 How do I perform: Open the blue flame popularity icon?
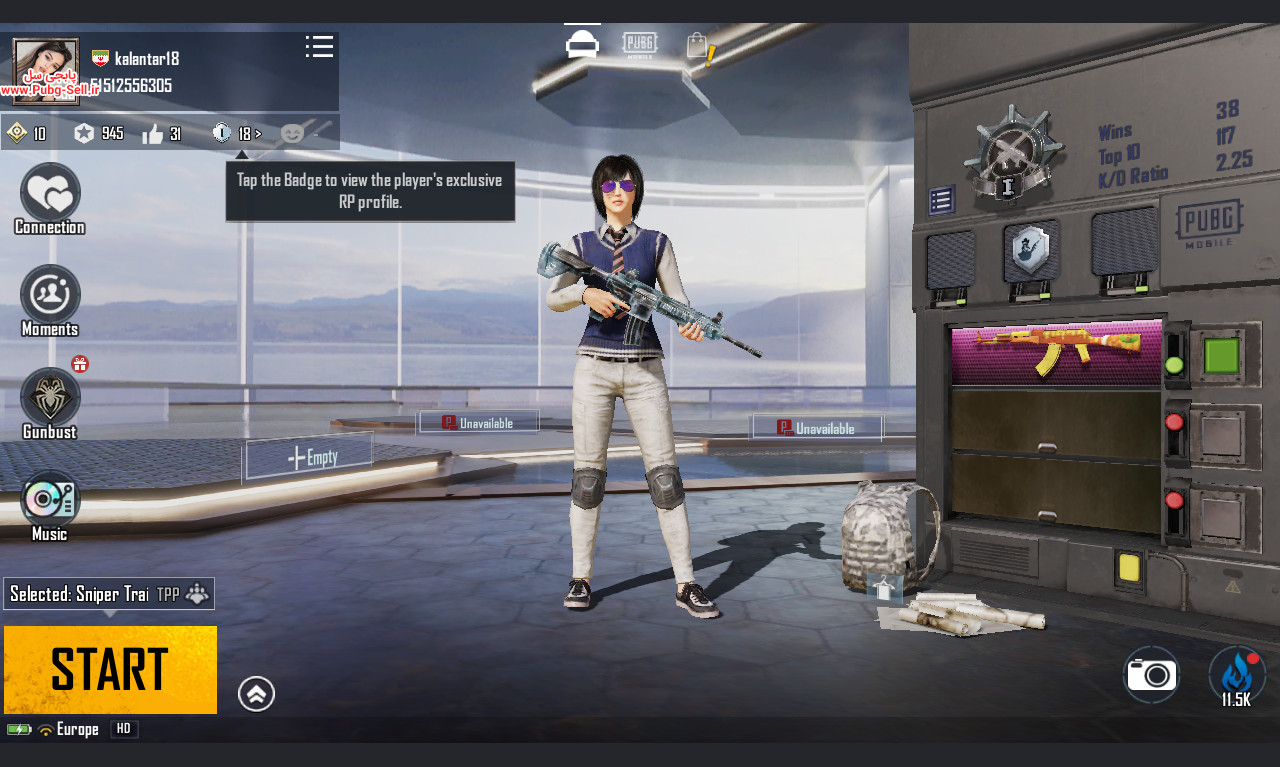[1237, 674]
